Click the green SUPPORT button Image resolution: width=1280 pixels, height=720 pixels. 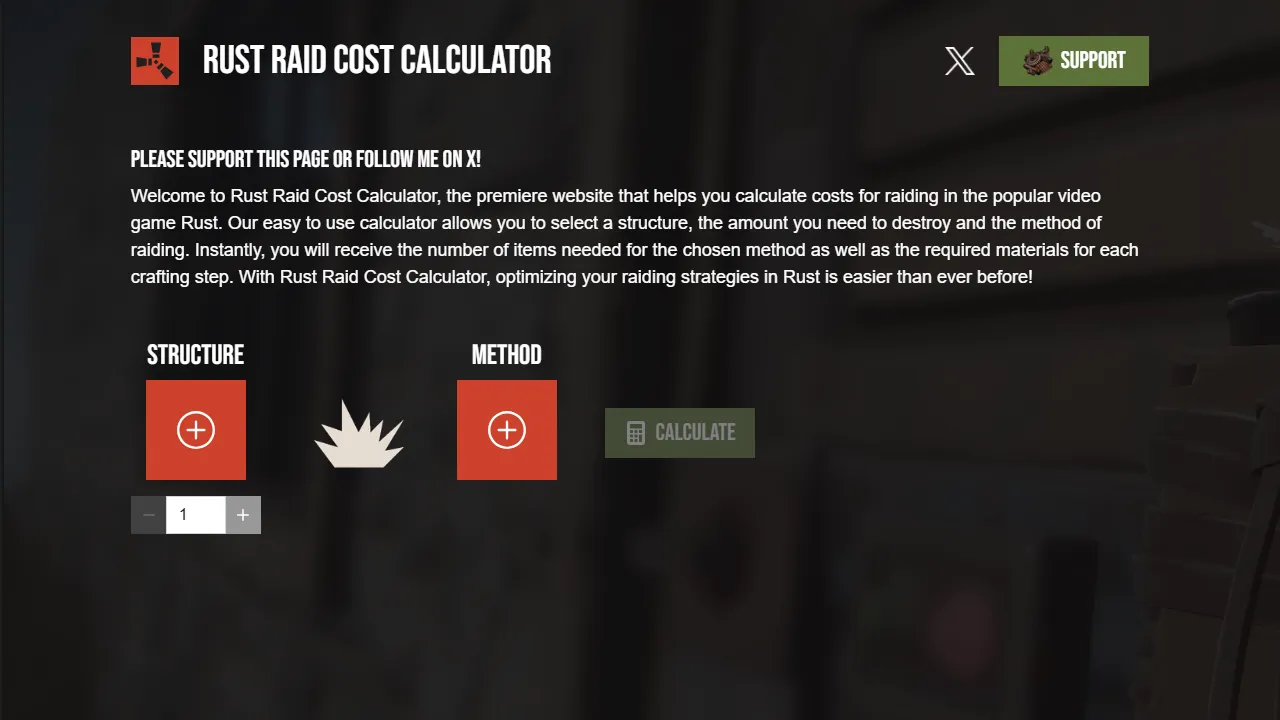click(1074, 60)
